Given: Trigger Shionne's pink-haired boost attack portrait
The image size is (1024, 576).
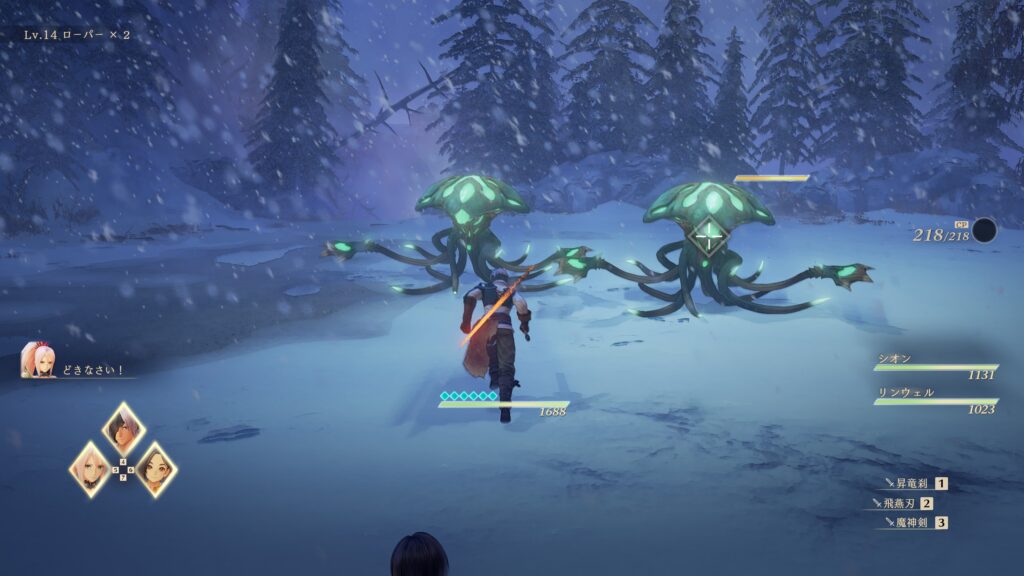Looking at the screenshot, I should pyautogui.click(x=91, y=468).
